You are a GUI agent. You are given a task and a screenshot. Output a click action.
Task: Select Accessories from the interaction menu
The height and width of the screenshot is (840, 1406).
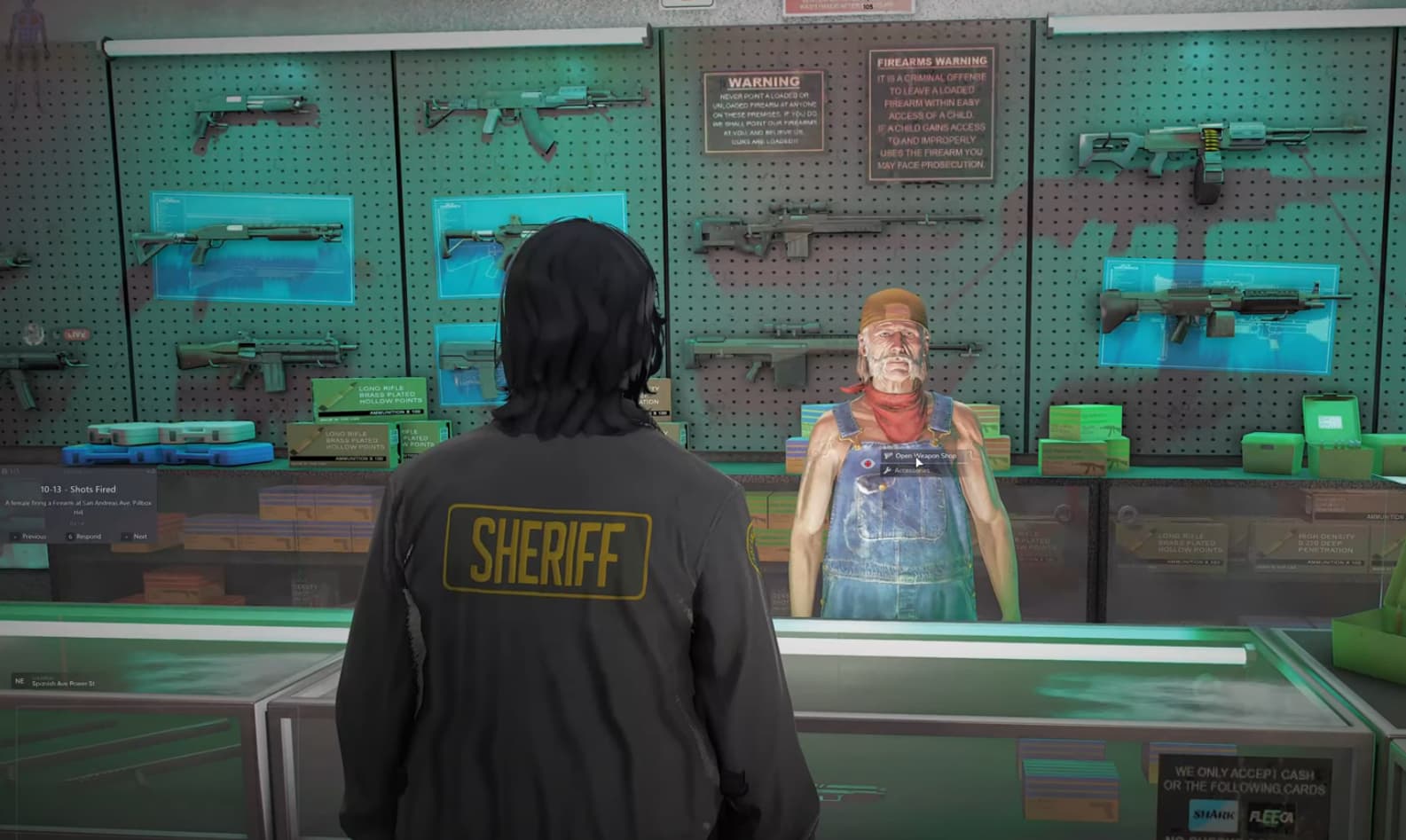[x=914, y=471]
